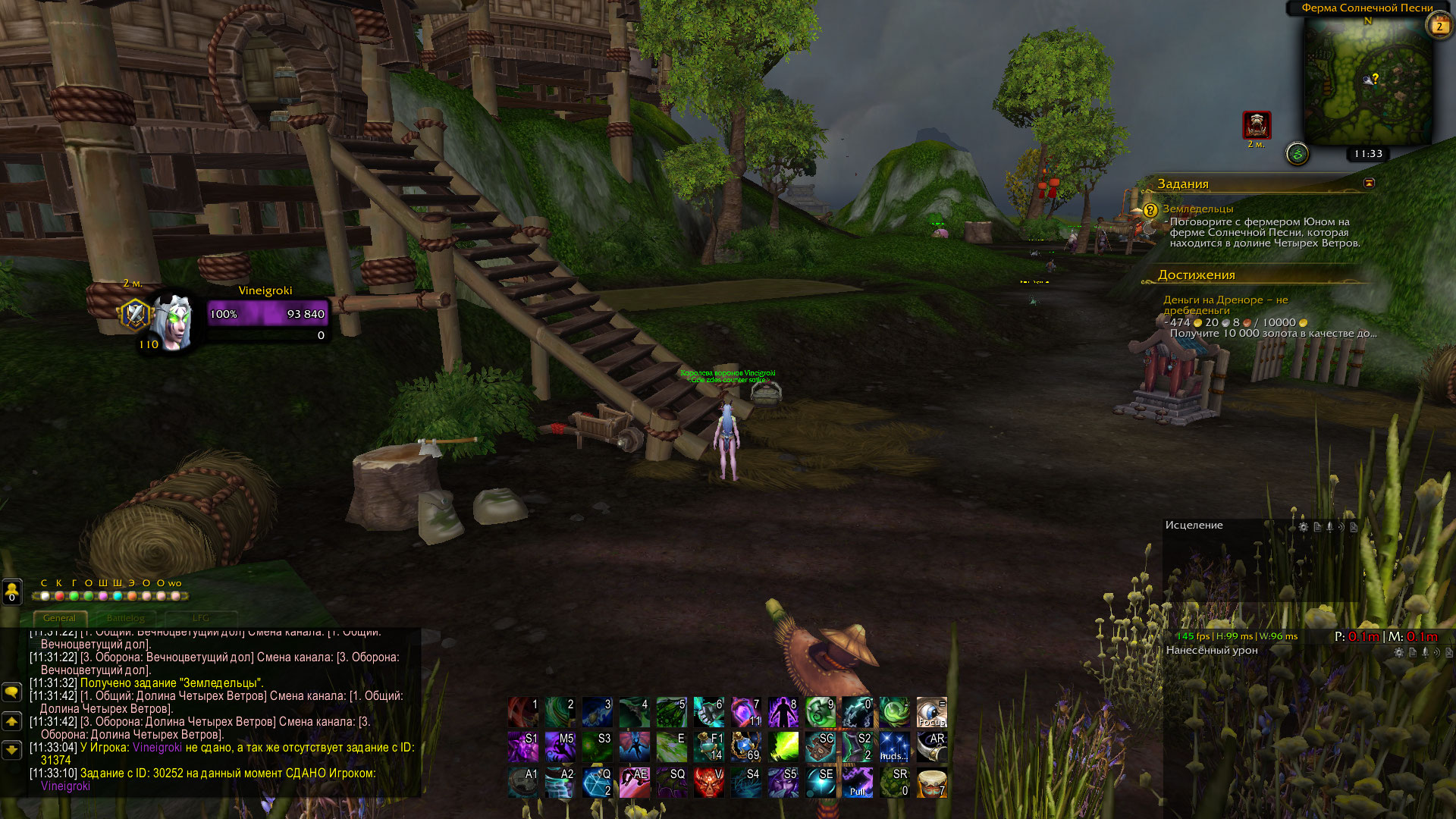Select the General chat tab
1456x819 pixels.
[59, 618]
